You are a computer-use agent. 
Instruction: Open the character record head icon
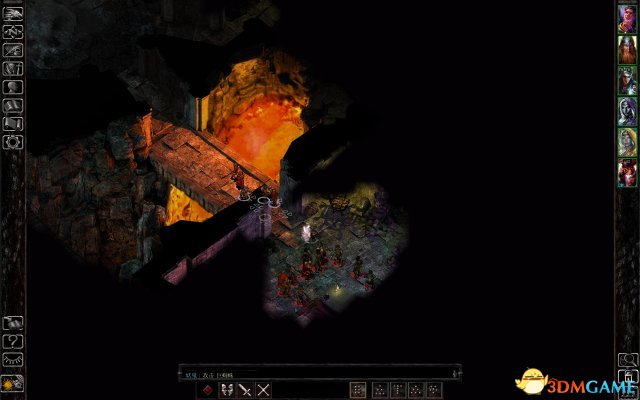pos(13,87)
